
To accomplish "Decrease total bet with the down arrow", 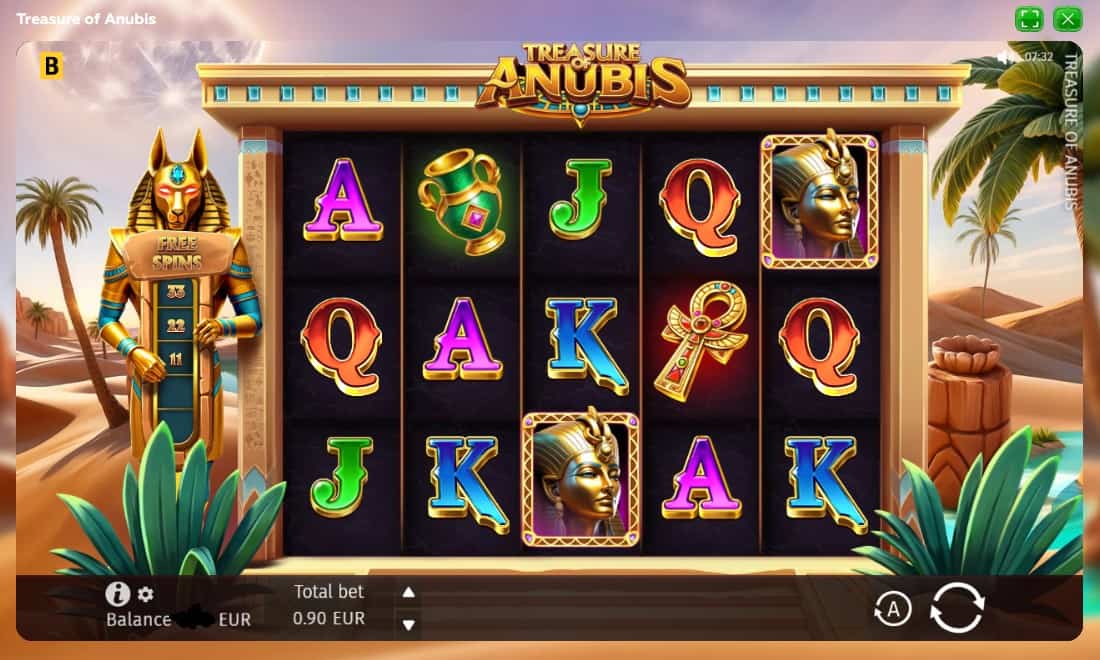I will [408, 625].
